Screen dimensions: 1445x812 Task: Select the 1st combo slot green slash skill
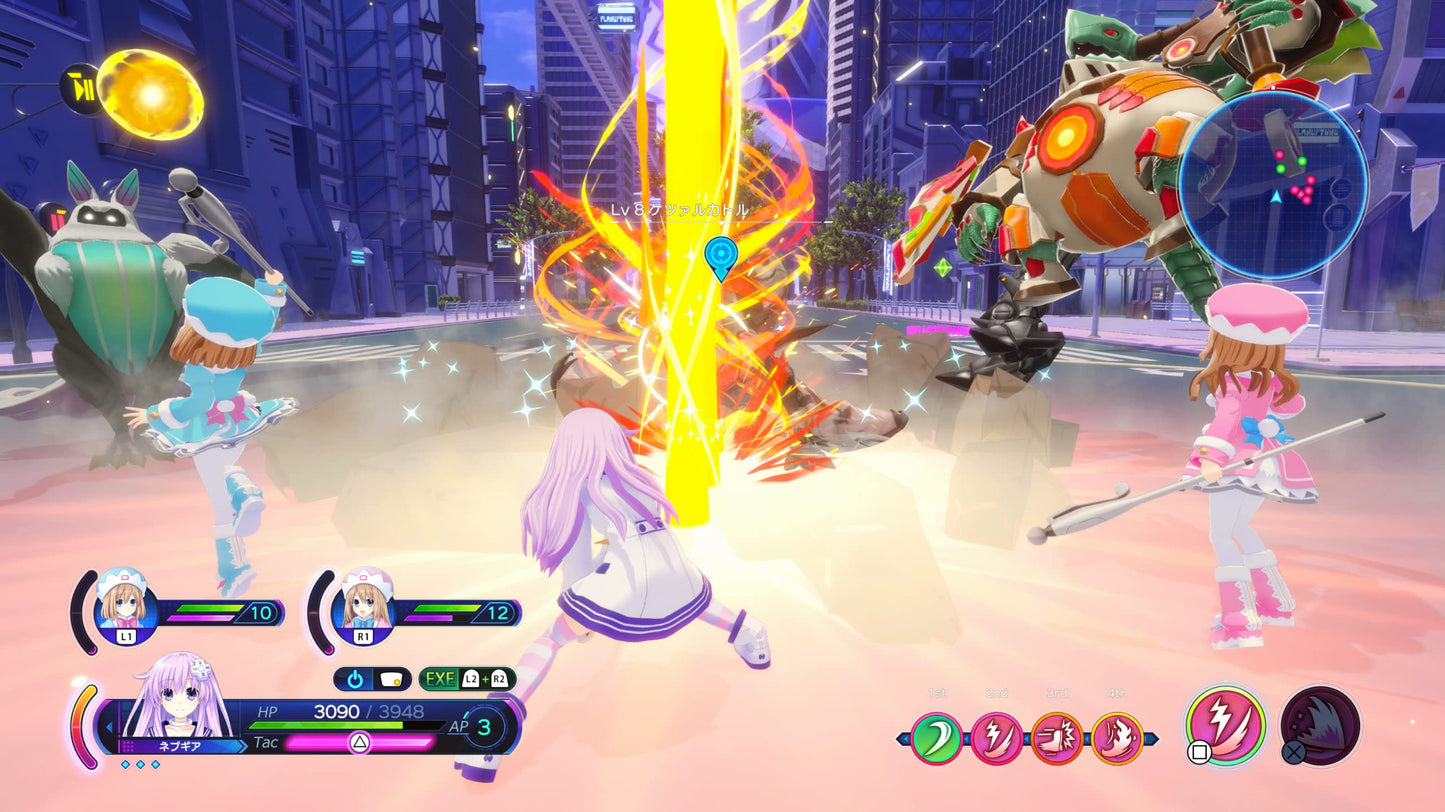click(x=937, y=738)
